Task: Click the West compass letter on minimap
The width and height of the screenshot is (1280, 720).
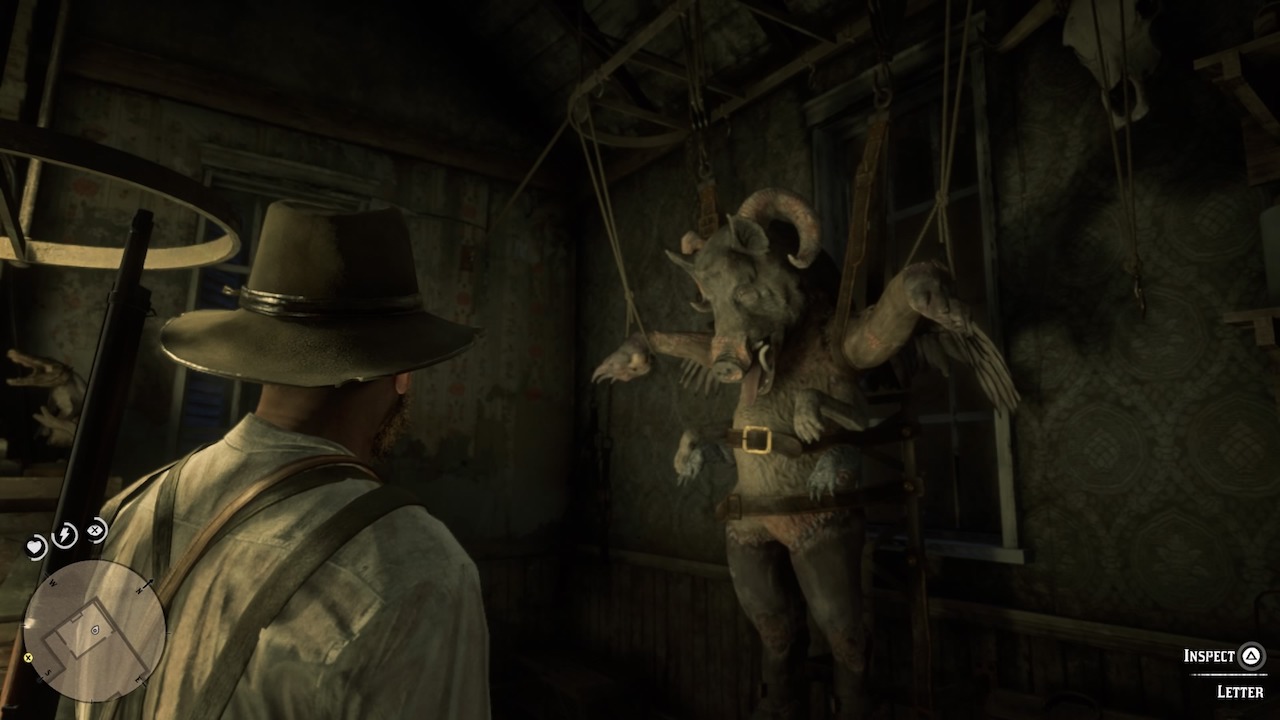Action: pos(51,582)
